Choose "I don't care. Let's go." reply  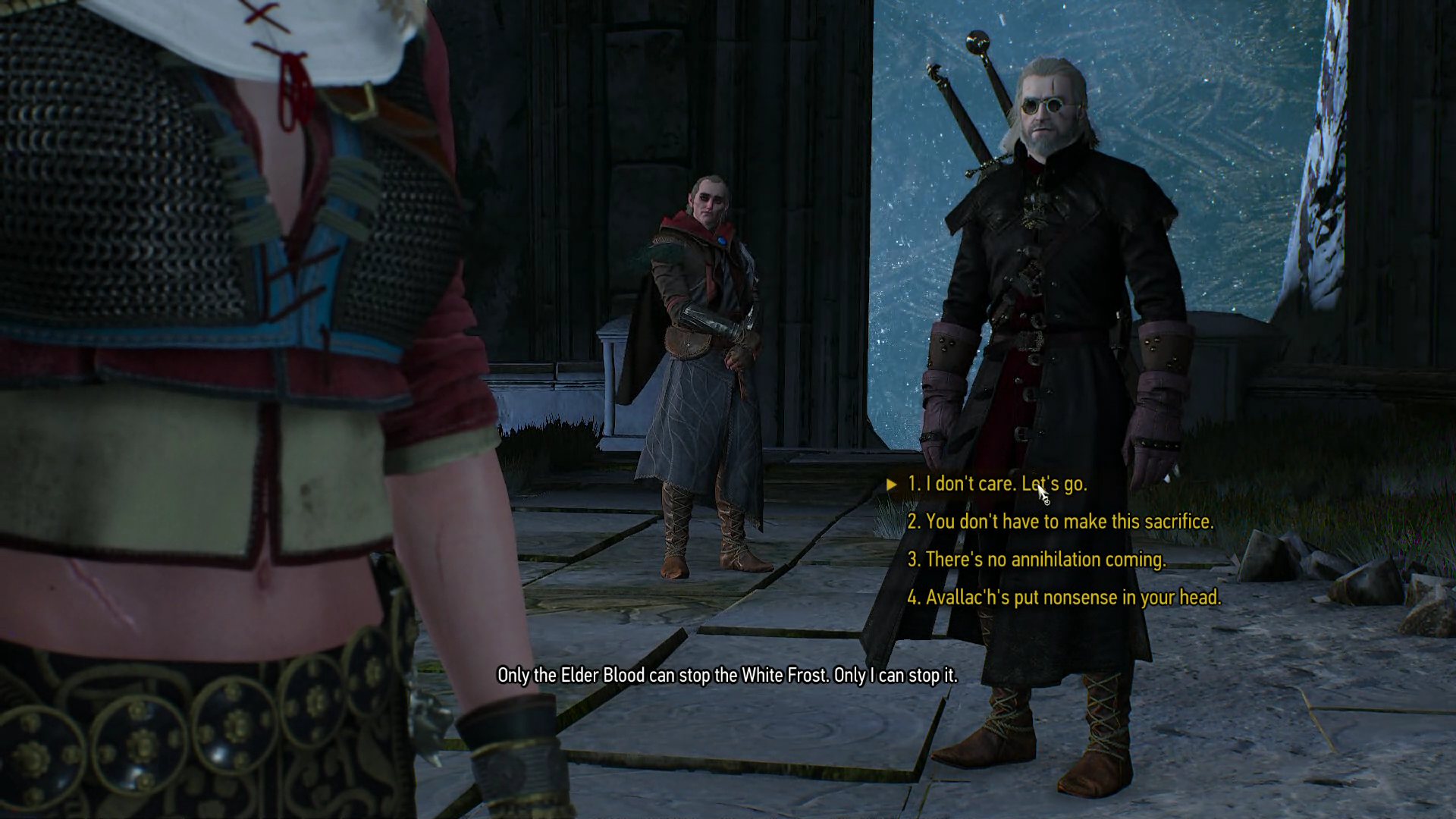pyautogui.click(x=996, y=484)
